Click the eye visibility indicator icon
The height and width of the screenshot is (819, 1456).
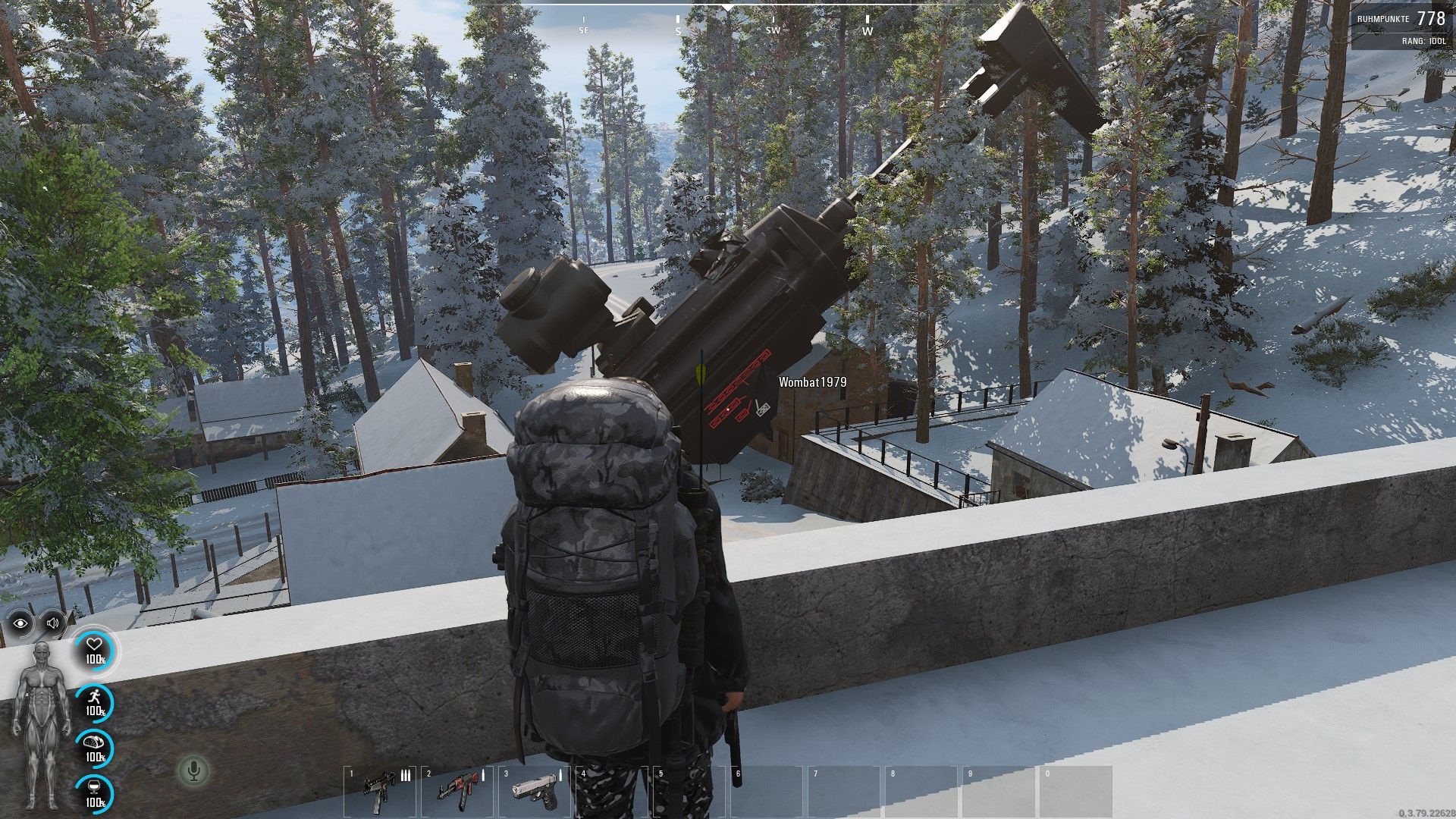point(20,623)
